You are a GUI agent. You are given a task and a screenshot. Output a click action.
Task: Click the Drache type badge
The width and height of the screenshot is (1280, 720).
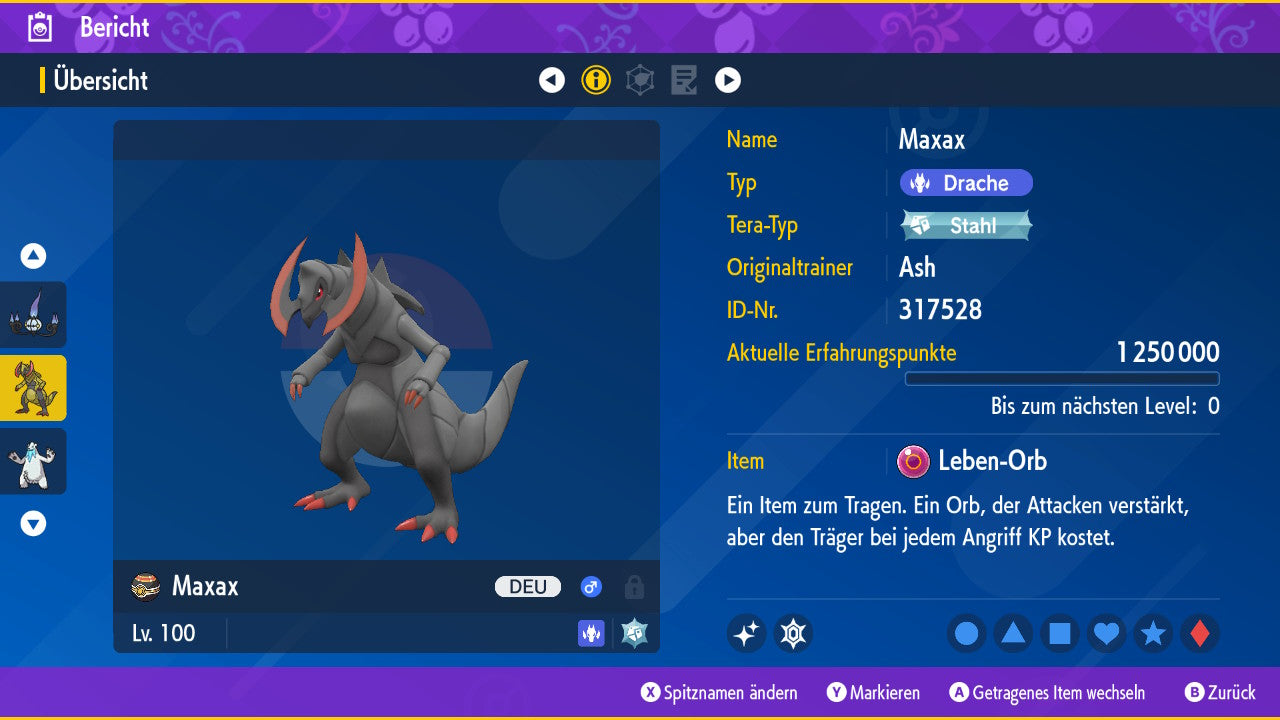(966, 183)
